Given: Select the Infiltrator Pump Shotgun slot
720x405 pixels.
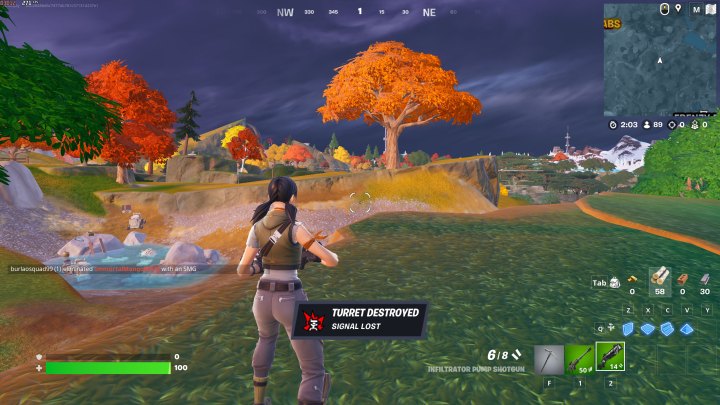Looking at the screenshot, I should coord(609,357).
